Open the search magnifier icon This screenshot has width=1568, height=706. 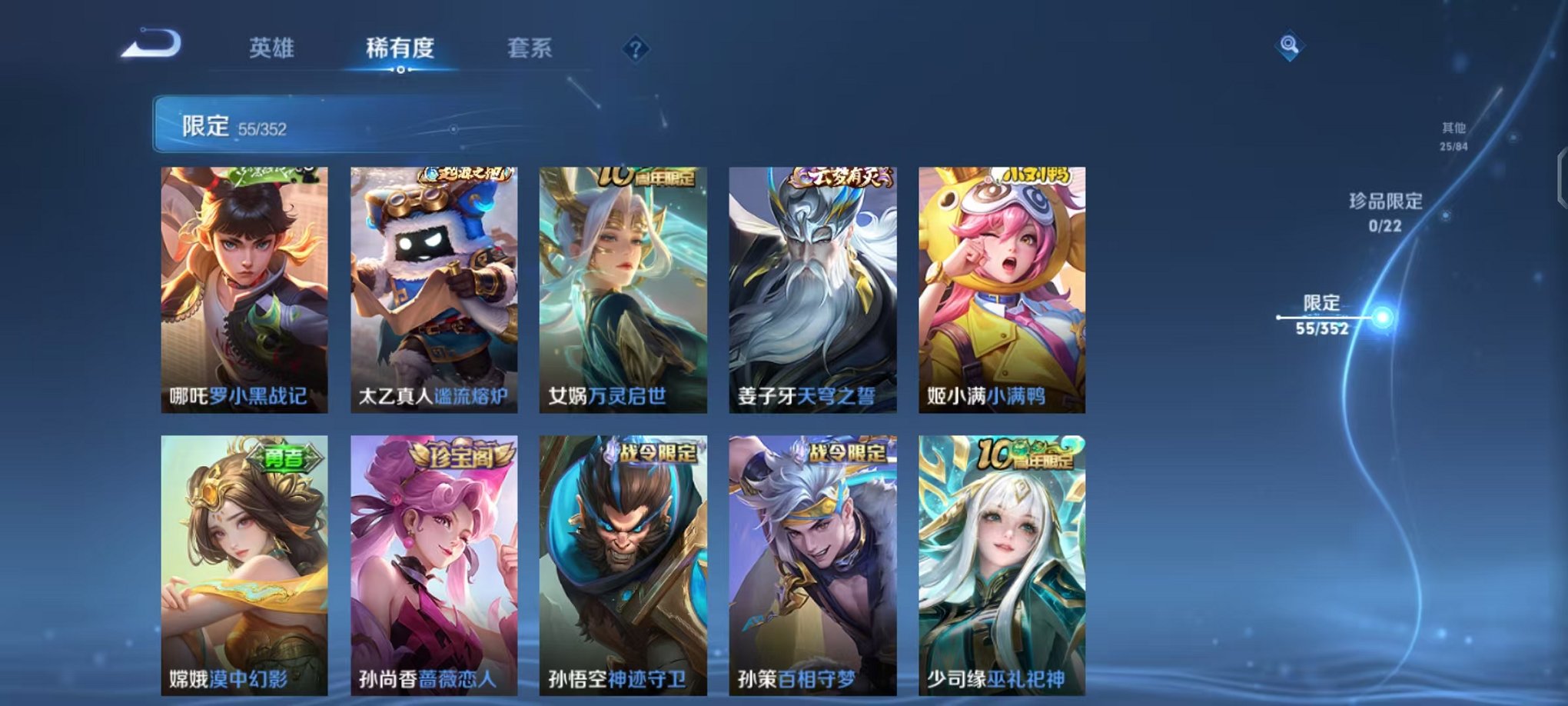pyautogui.click(x=1288, y=46)
